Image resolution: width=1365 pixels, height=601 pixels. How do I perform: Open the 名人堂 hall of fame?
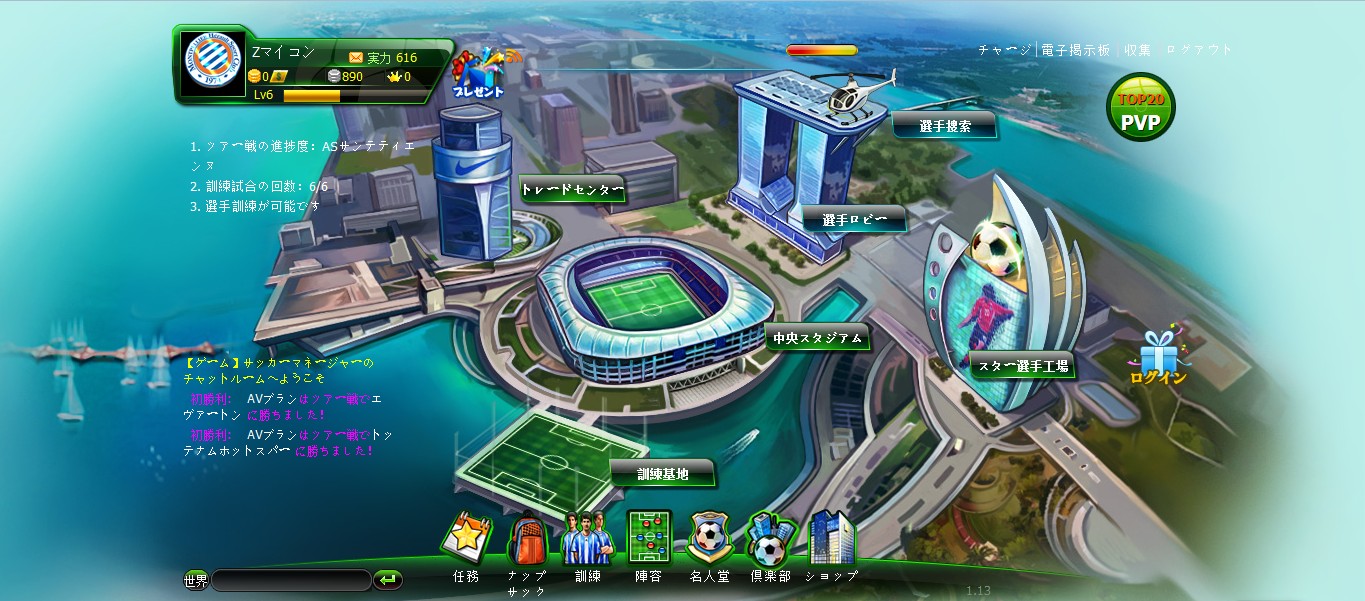[x=709, y=540]
